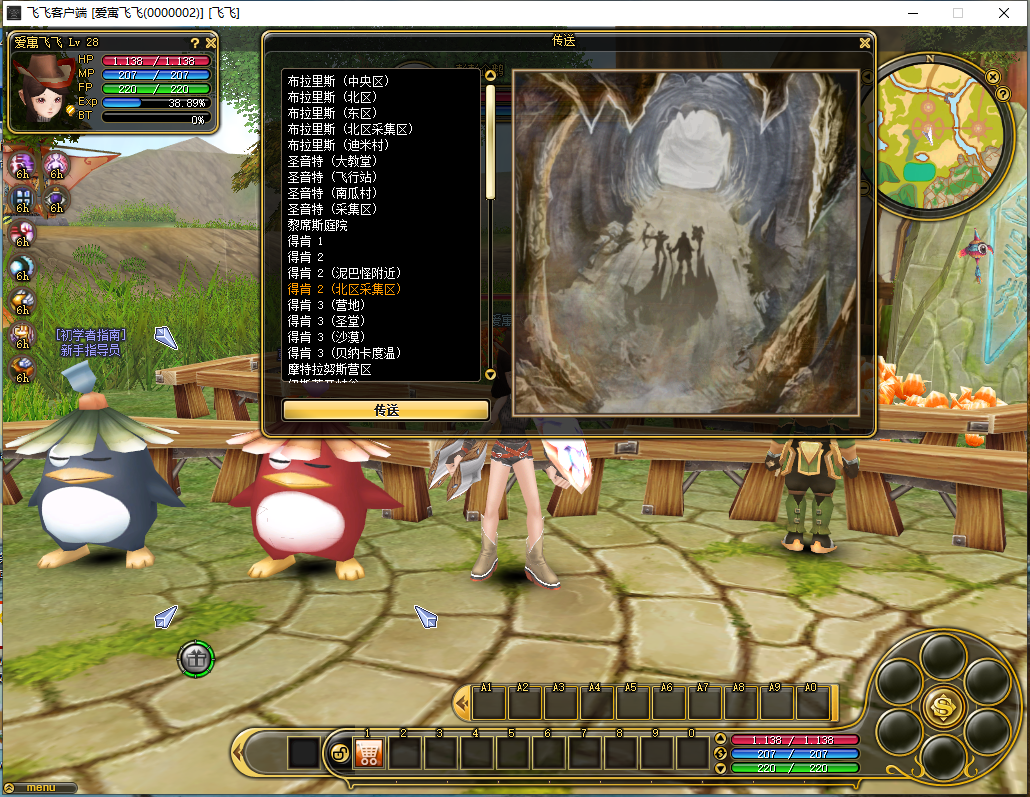Maximize the game client window
This screenshot has width=1030, height=797.
tap(957, 13)
